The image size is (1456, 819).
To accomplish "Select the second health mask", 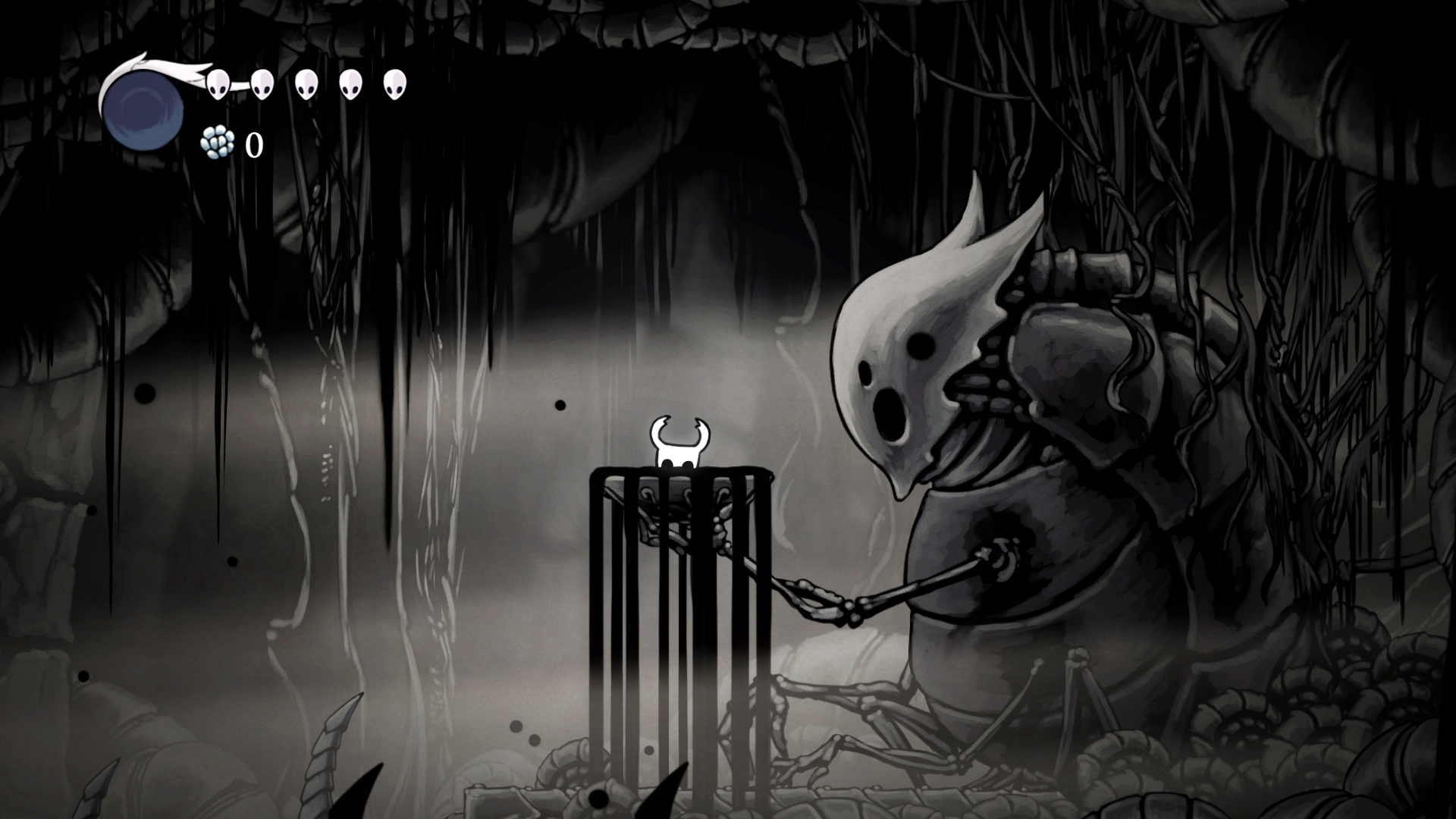I will point(263,83).
